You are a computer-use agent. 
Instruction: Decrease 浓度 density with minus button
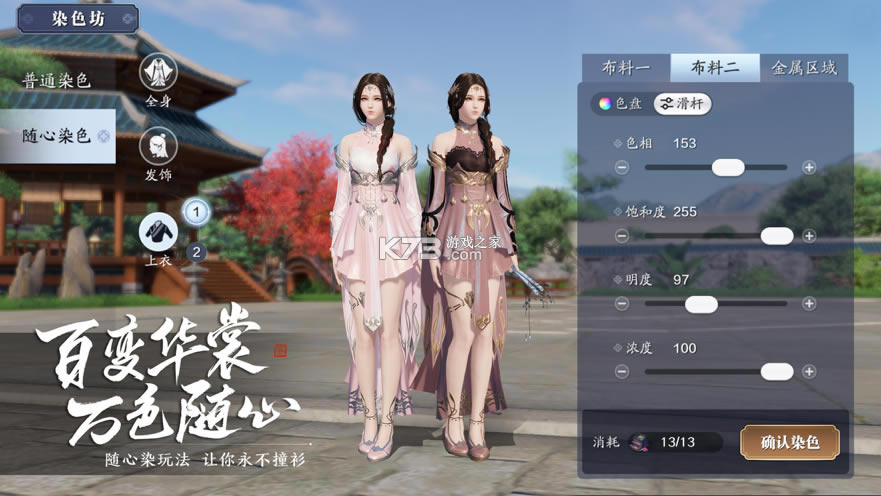(x=622, y=372)
